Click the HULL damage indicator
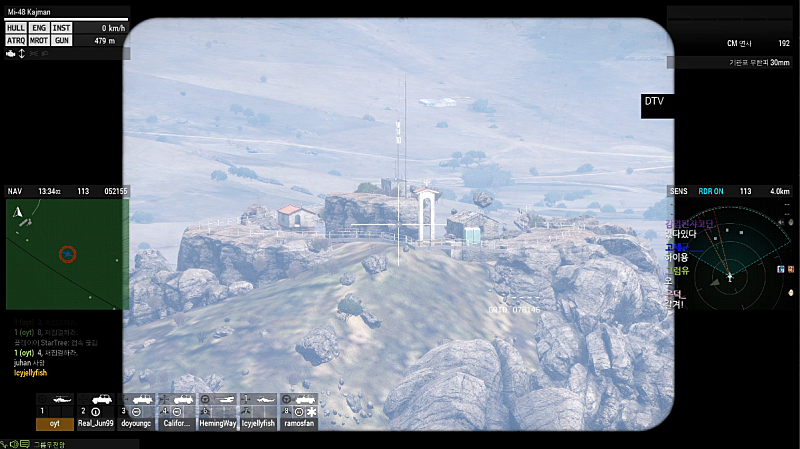This screenshot has height=449, width=800. [16, 28]
